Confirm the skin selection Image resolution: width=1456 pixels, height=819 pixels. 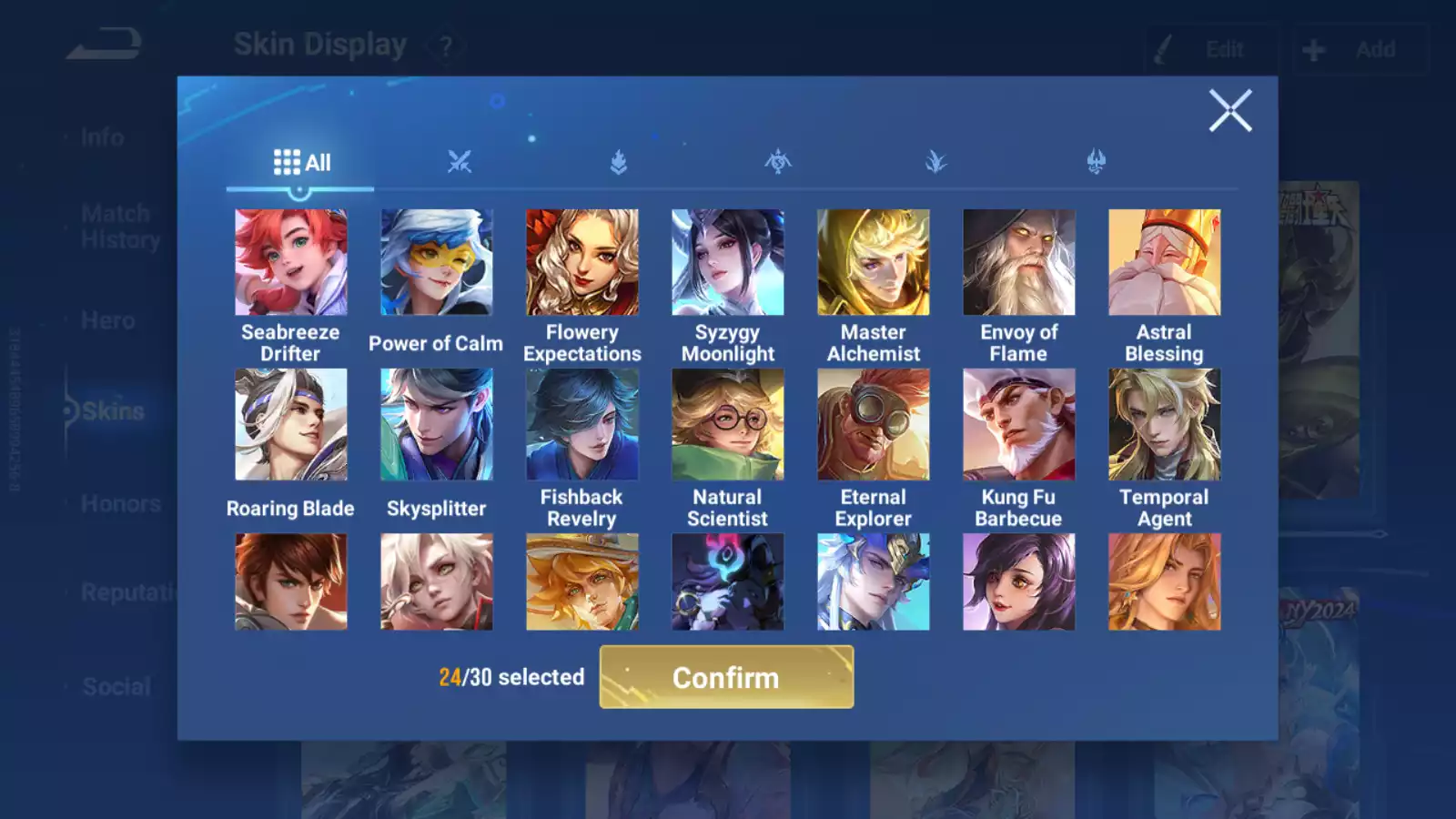[x=726, y=677]
